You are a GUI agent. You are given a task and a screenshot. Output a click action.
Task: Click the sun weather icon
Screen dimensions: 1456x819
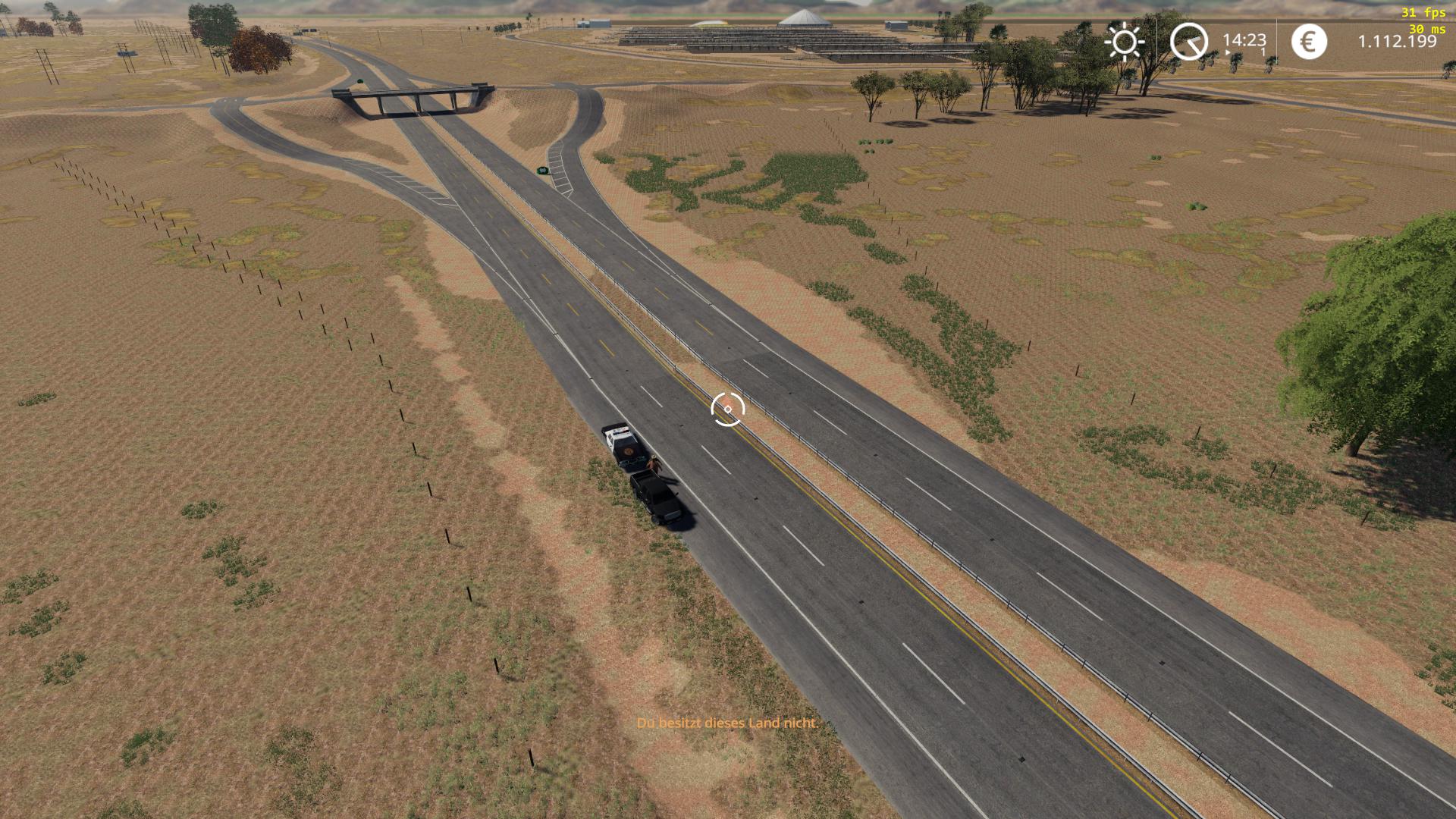click(1124, 41)
